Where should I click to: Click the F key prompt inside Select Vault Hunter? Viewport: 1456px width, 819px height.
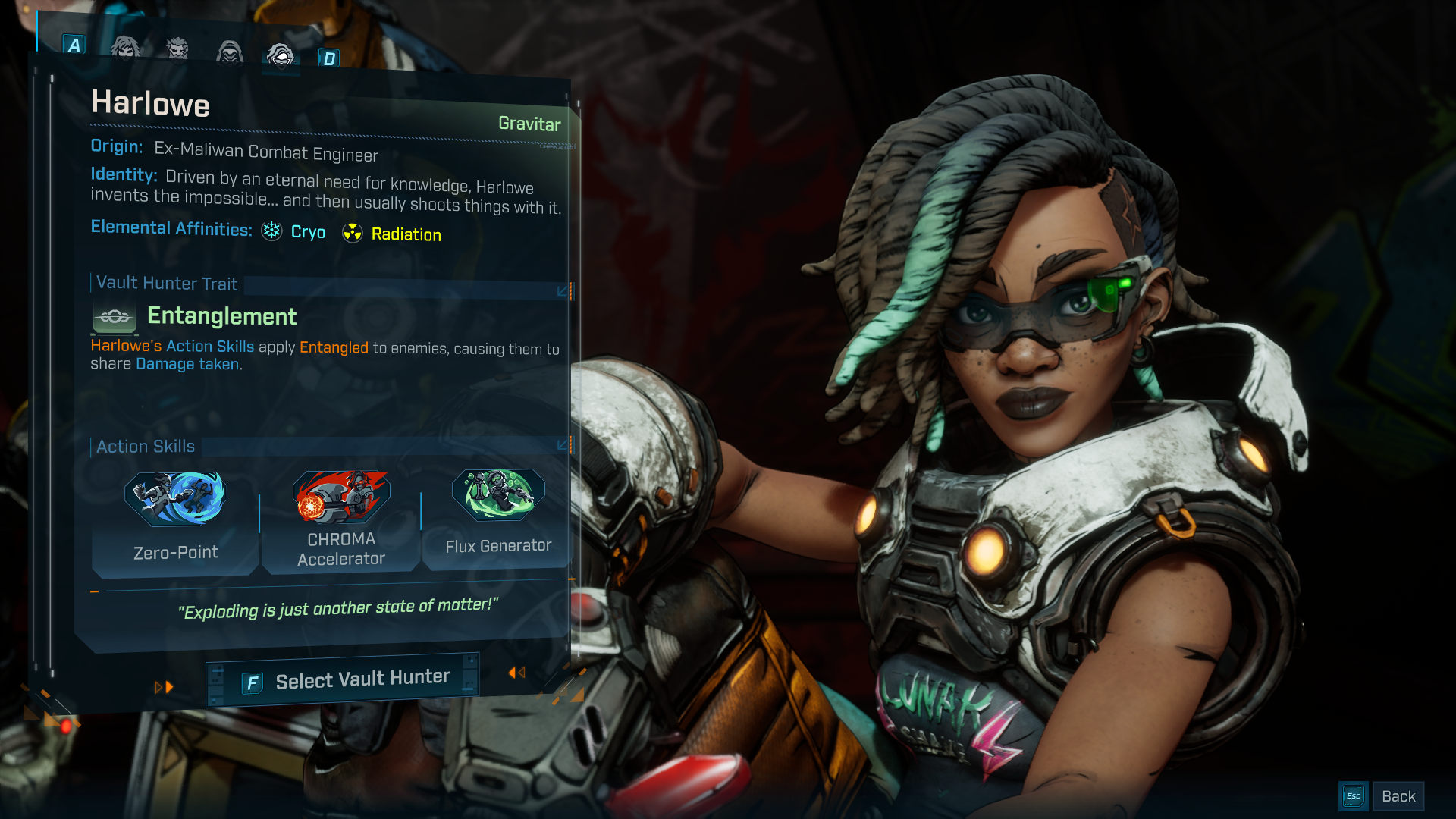(x=251, y=681)
